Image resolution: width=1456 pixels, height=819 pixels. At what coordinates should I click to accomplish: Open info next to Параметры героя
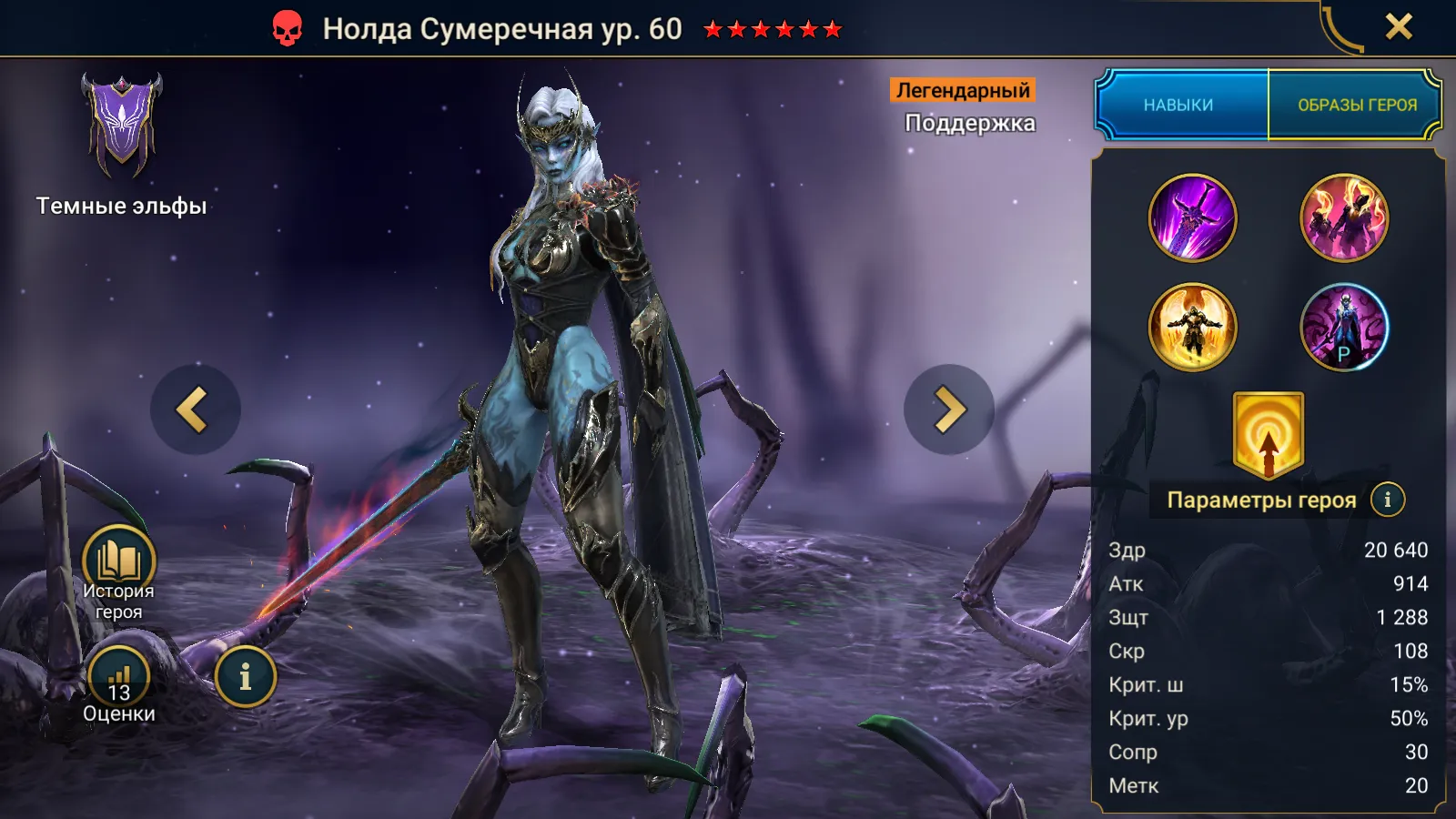1387,500
